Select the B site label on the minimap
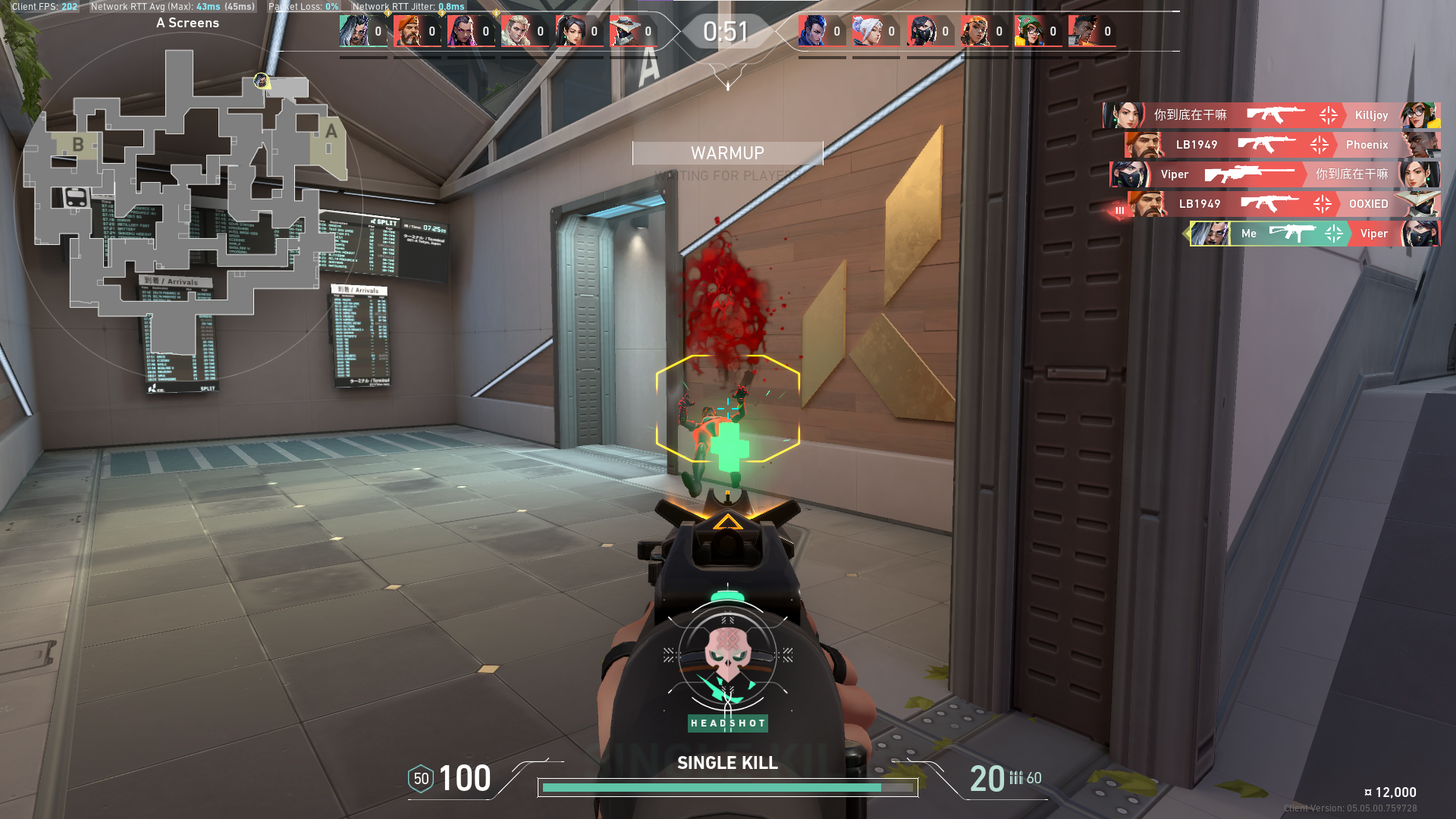Viewport: 1456px width, 819px height. tap(77, 144)
